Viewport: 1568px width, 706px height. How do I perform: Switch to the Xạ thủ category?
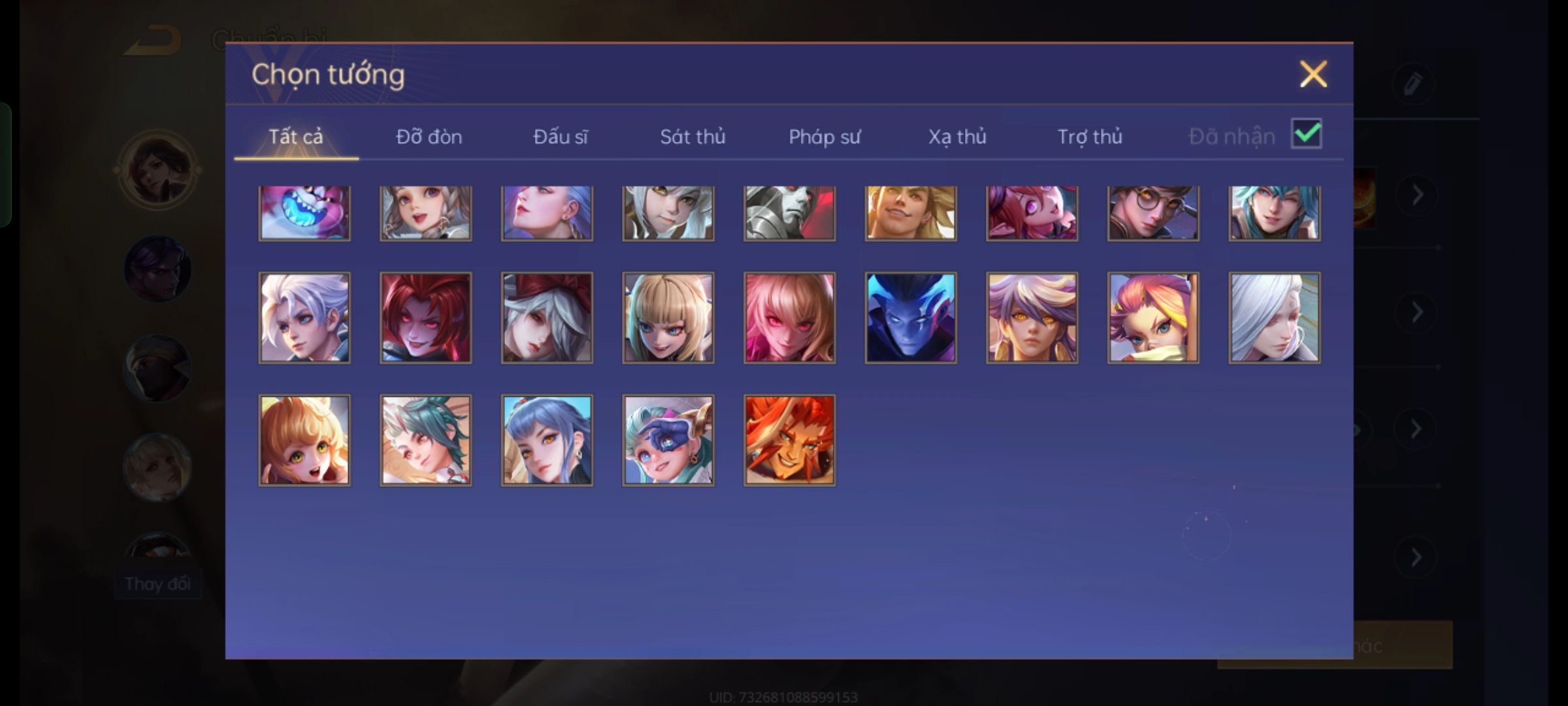[957, 137]
